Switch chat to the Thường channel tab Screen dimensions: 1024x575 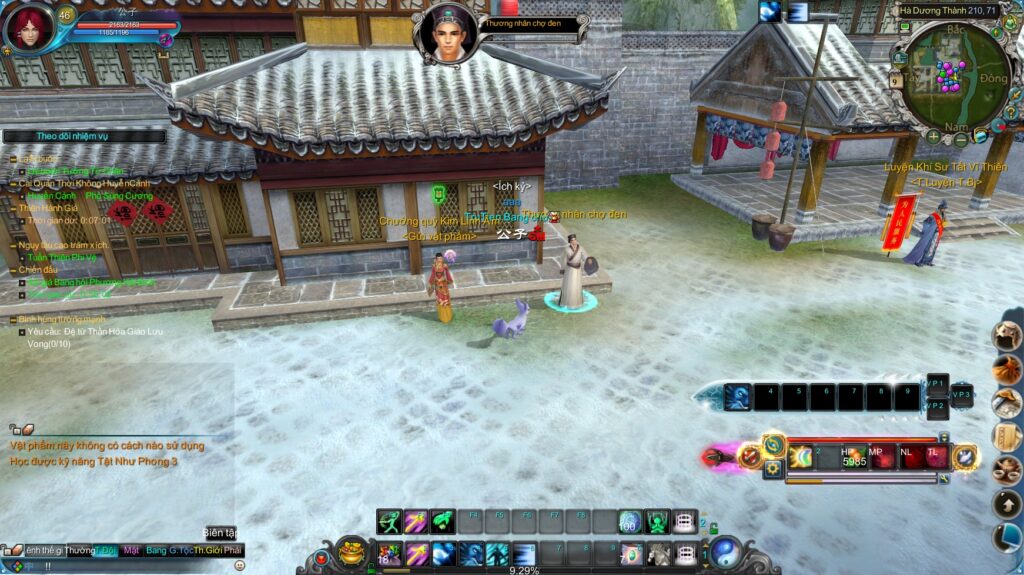coord(80,550)
